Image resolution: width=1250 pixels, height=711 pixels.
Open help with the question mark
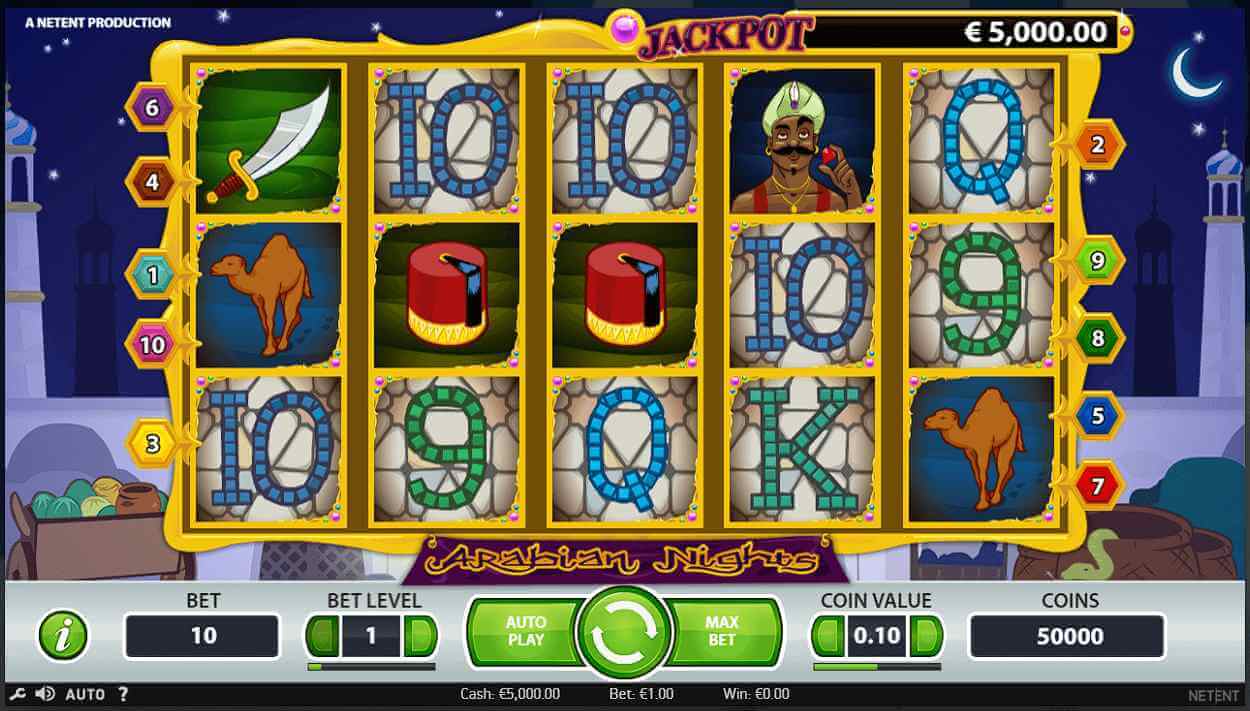click(x=123, y=694)
